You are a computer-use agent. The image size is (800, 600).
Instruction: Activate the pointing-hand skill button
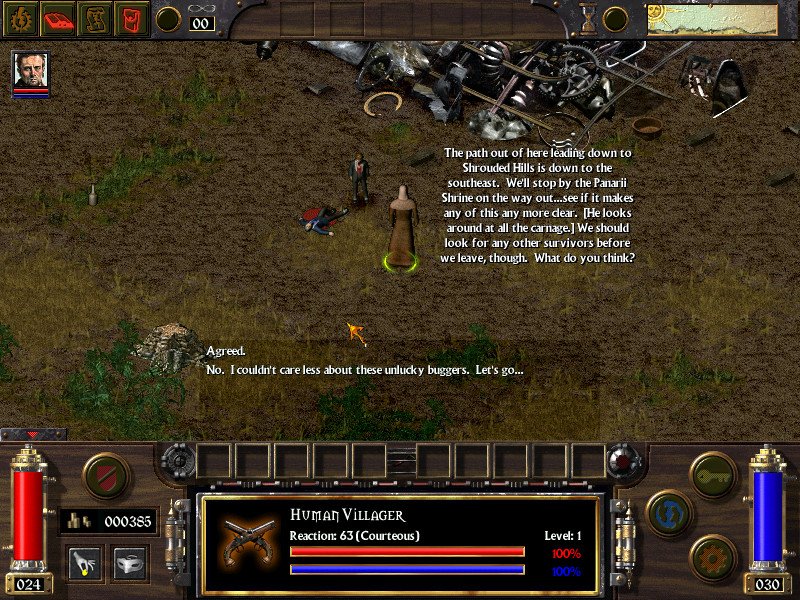[84, 563]
